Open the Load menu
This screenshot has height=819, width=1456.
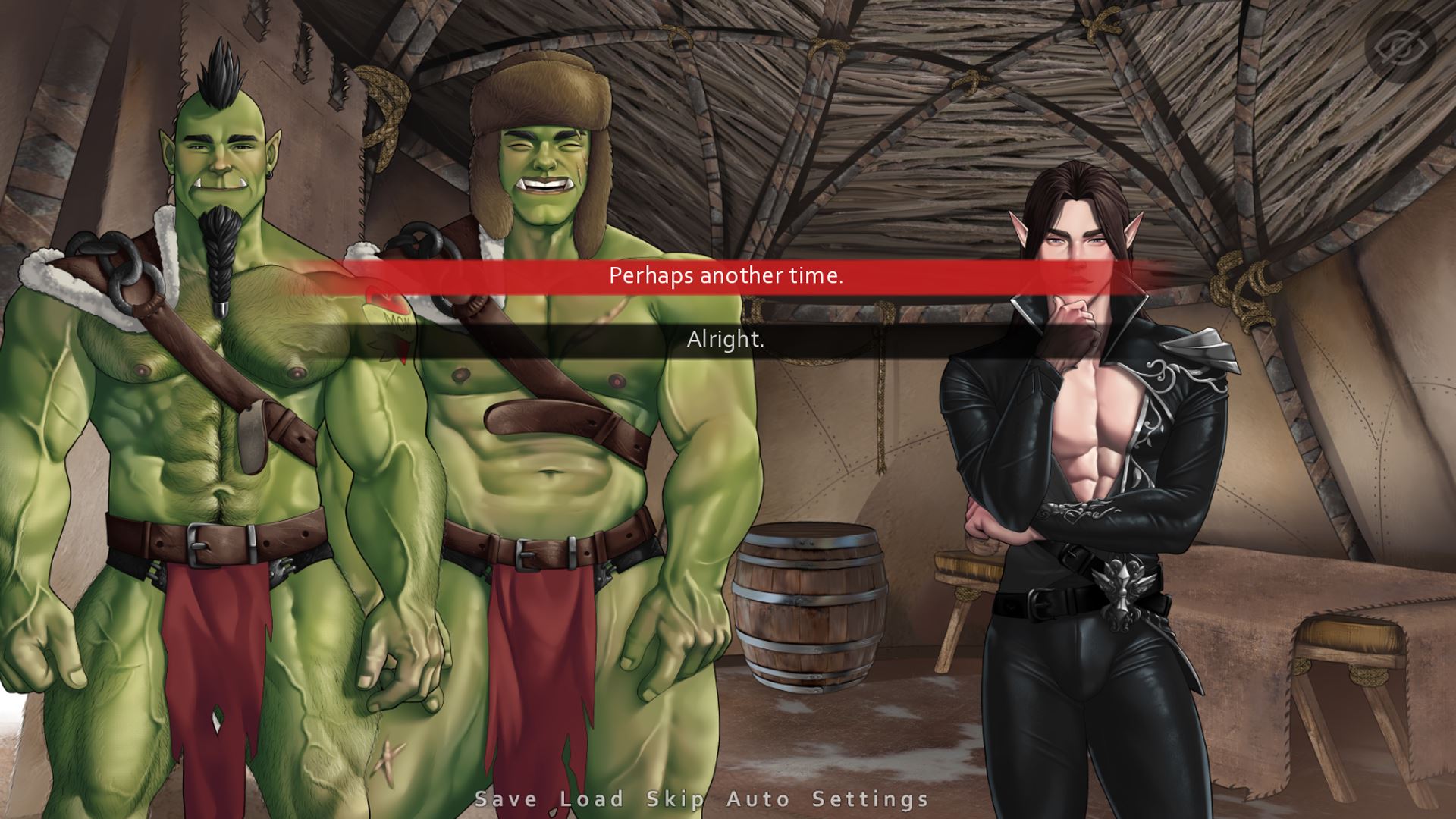[x=591, y=799]
